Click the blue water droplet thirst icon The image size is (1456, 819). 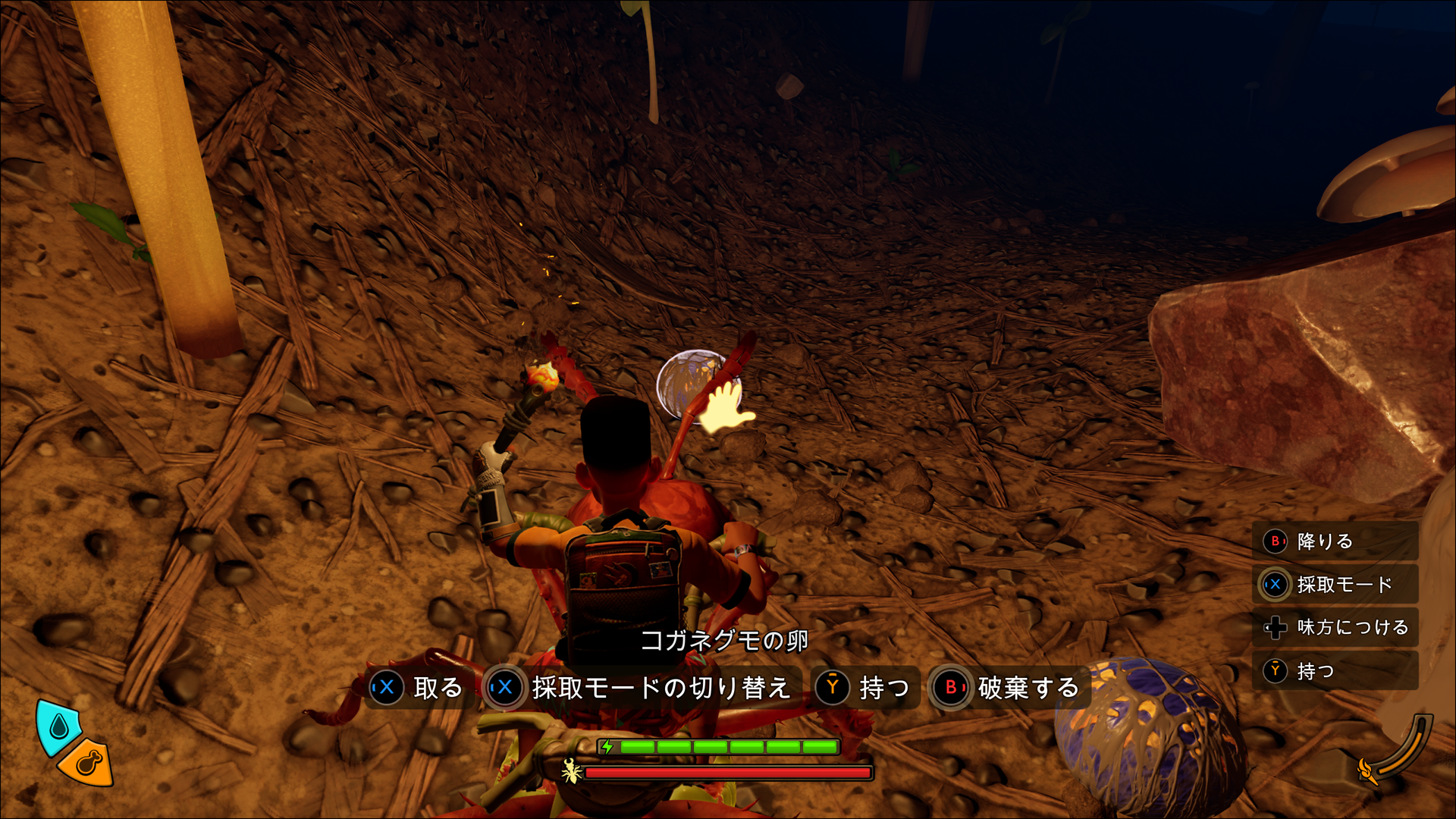point(59,727)
